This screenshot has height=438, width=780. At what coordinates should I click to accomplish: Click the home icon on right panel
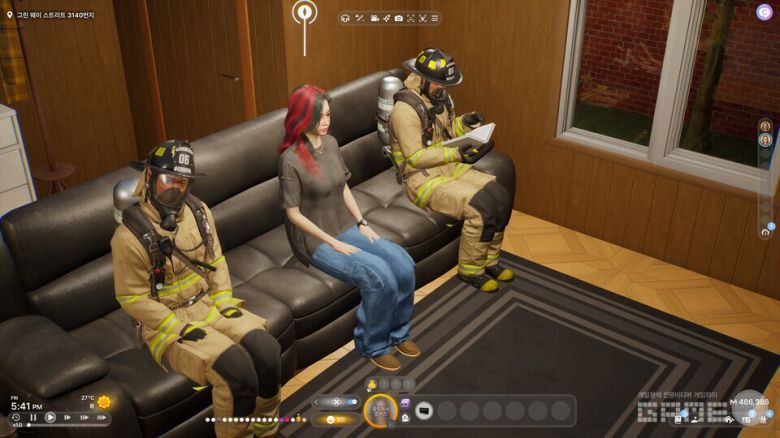click(x=765, y=231)
